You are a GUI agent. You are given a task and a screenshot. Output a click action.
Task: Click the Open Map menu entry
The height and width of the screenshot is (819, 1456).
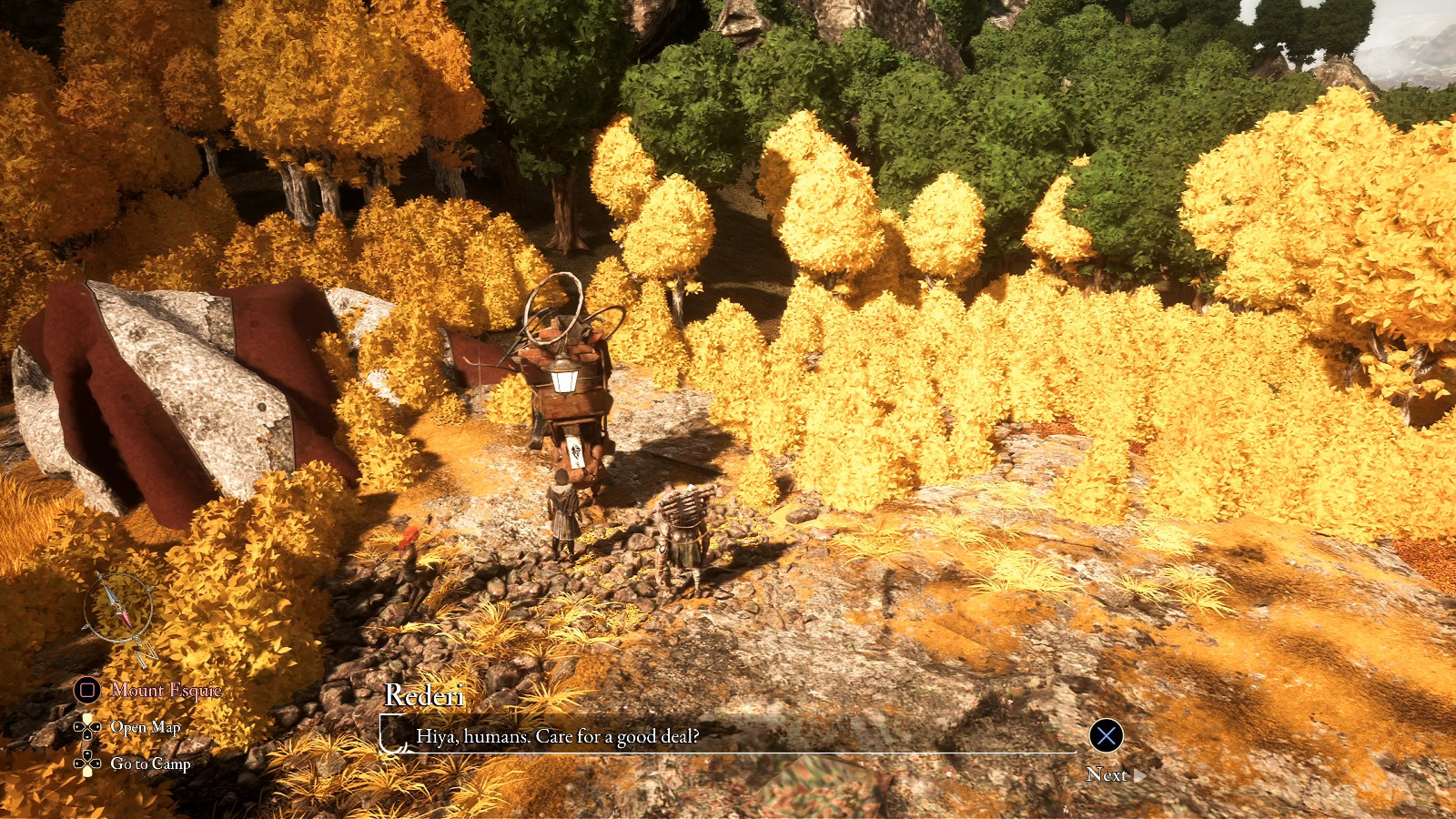pos(146,727)
